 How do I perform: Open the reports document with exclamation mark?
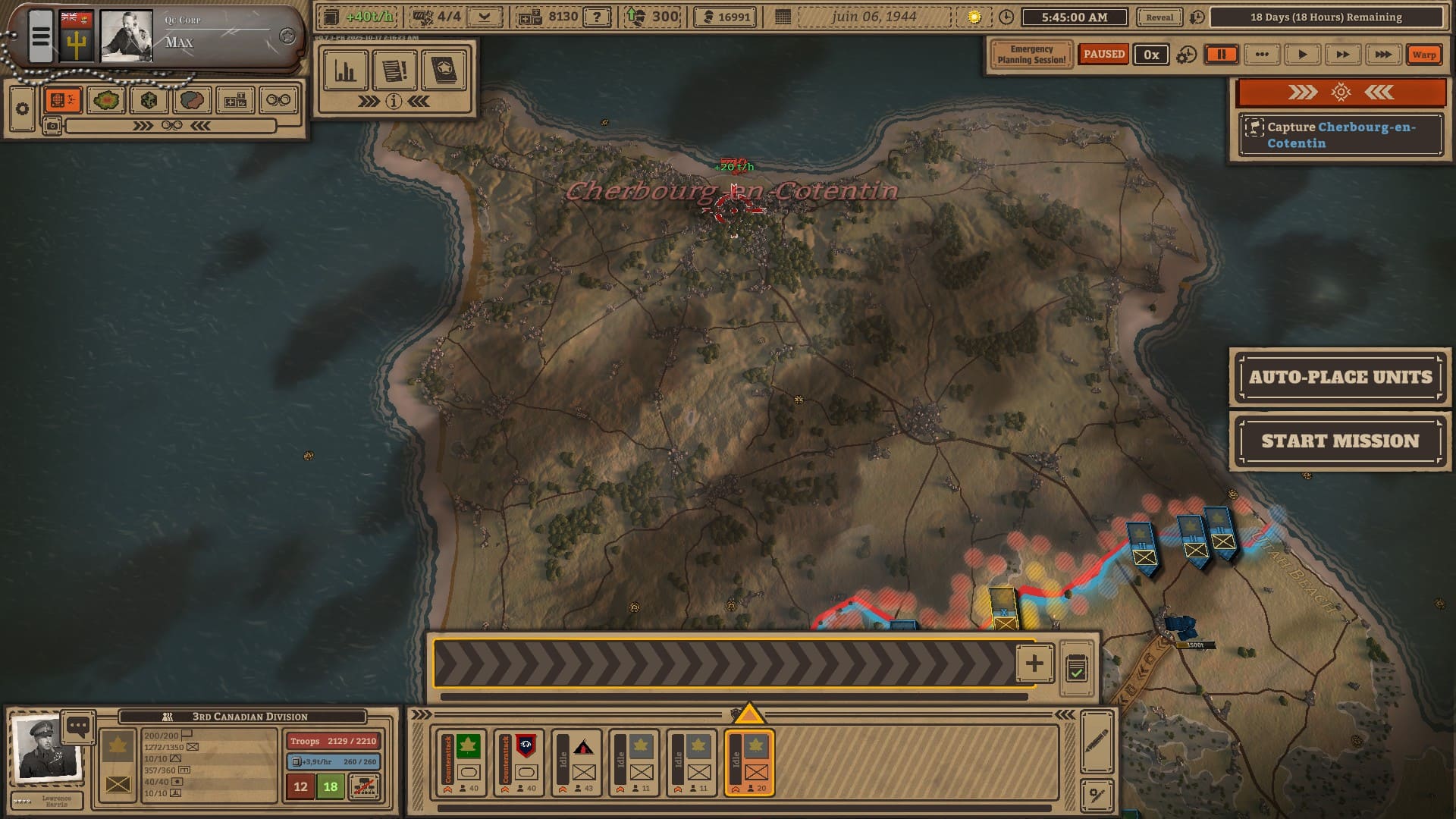click(x=394, y=71)
